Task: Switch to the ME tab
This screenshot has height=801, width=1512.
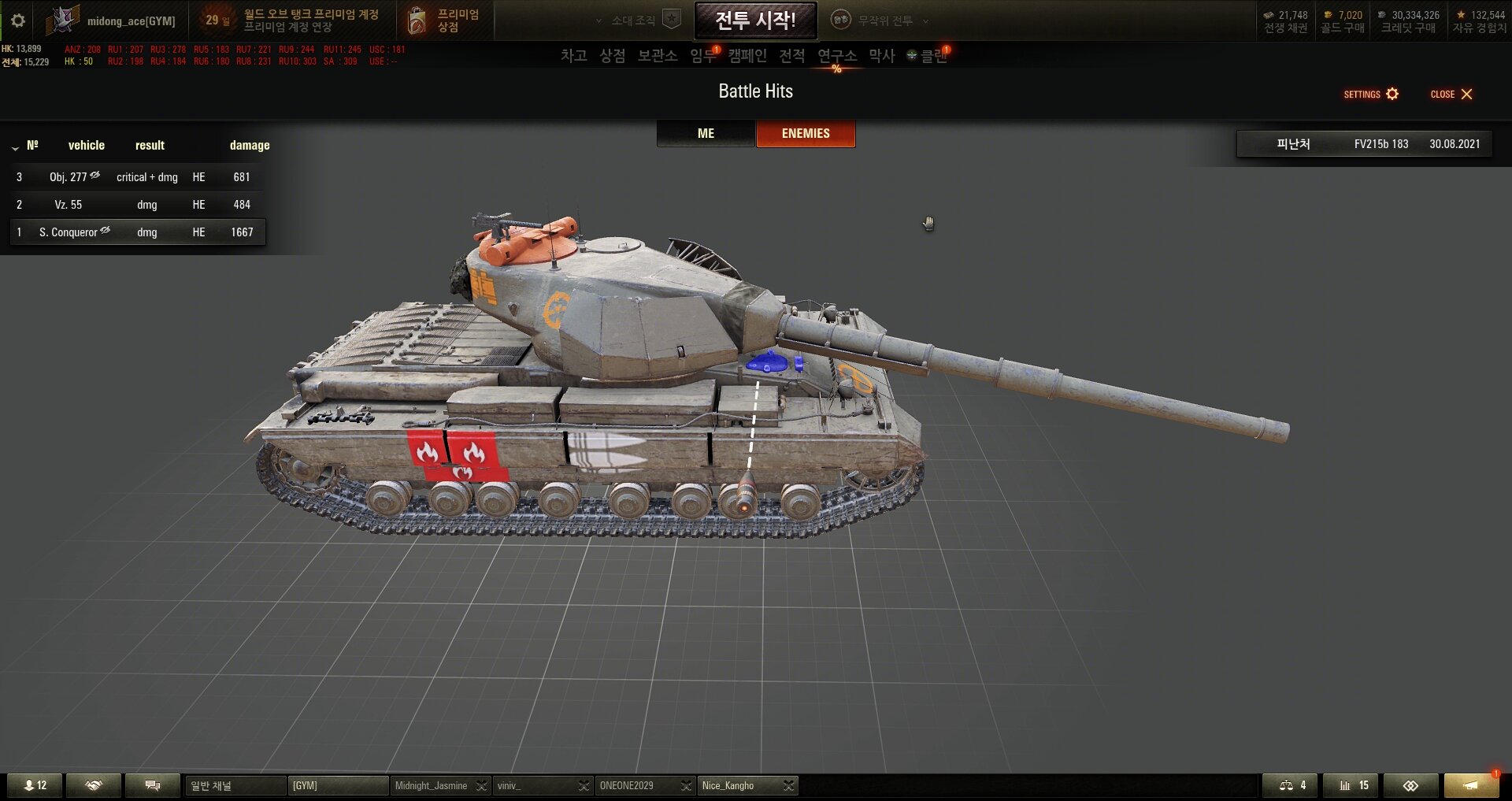Action: click(706, 134)
